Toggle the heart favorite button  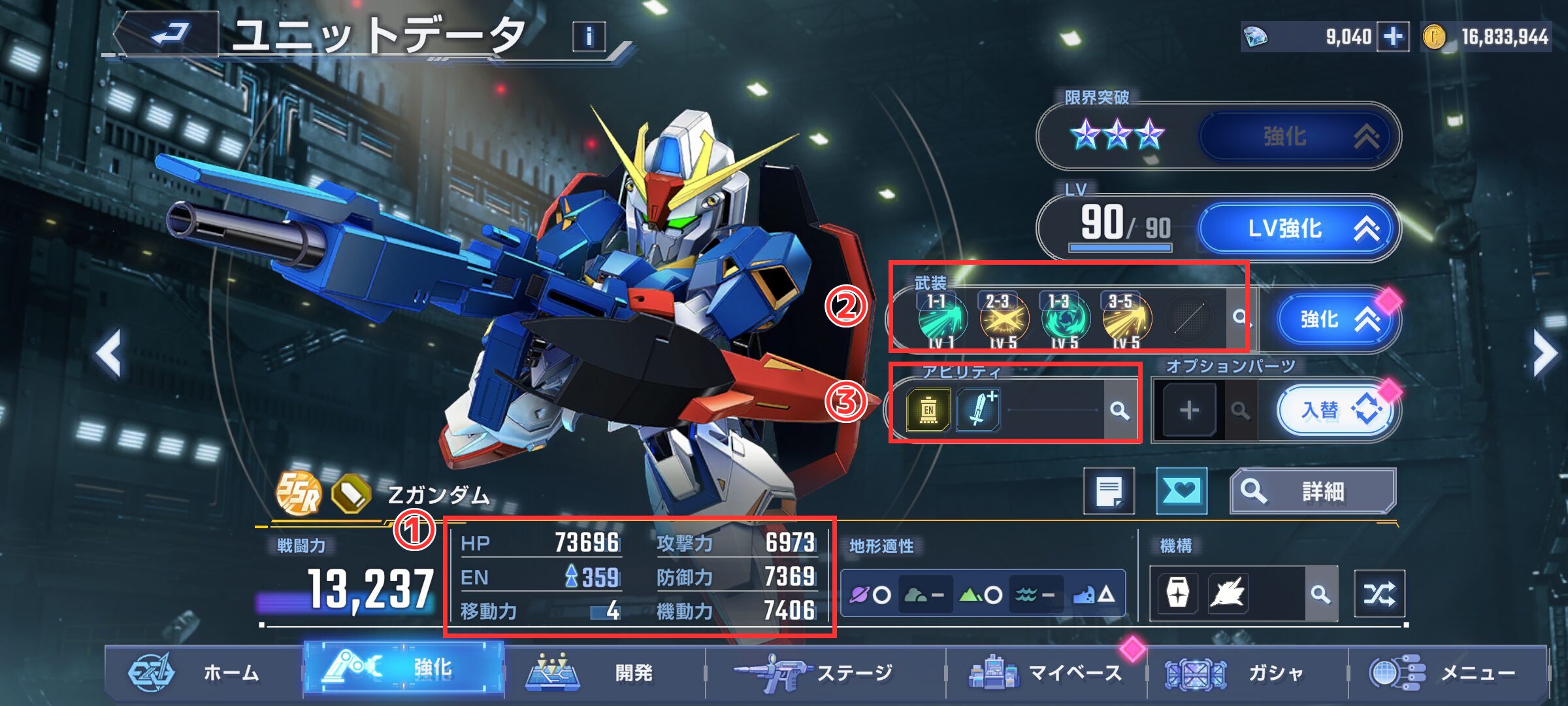coord(1181,491)
